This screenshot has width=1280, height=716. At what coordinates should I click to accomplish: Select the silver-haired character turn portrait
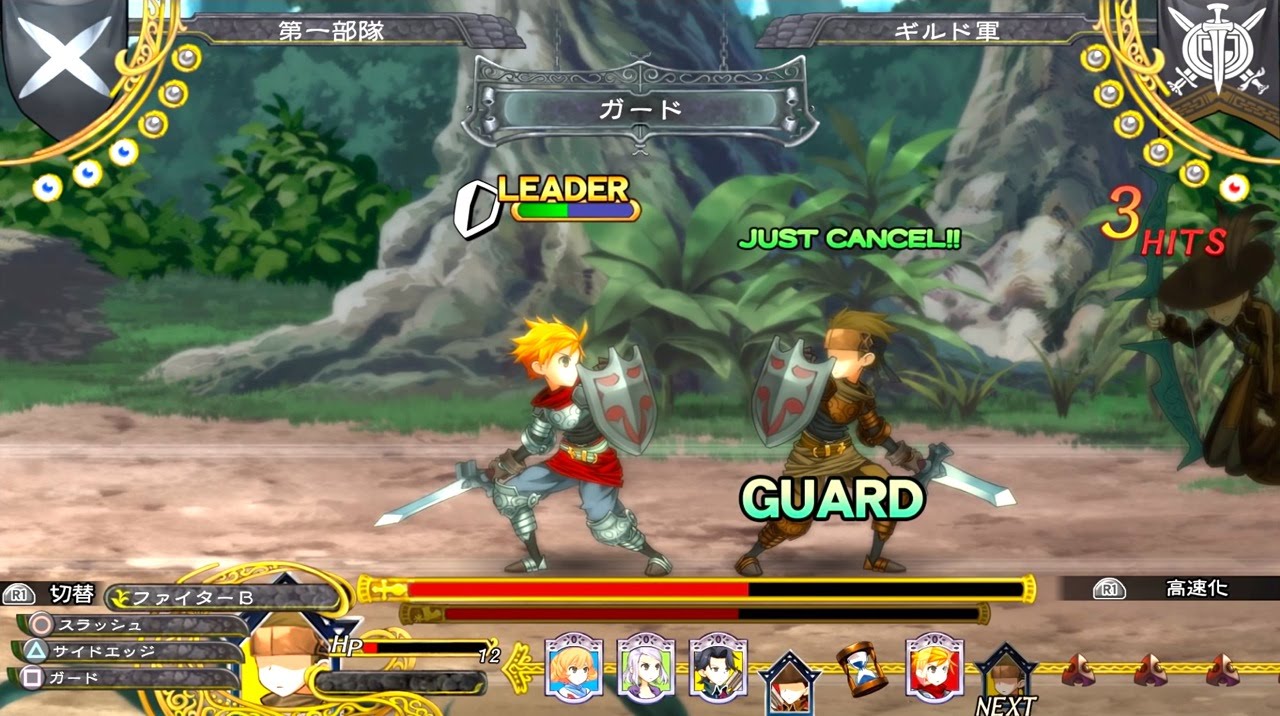[646, 666]
